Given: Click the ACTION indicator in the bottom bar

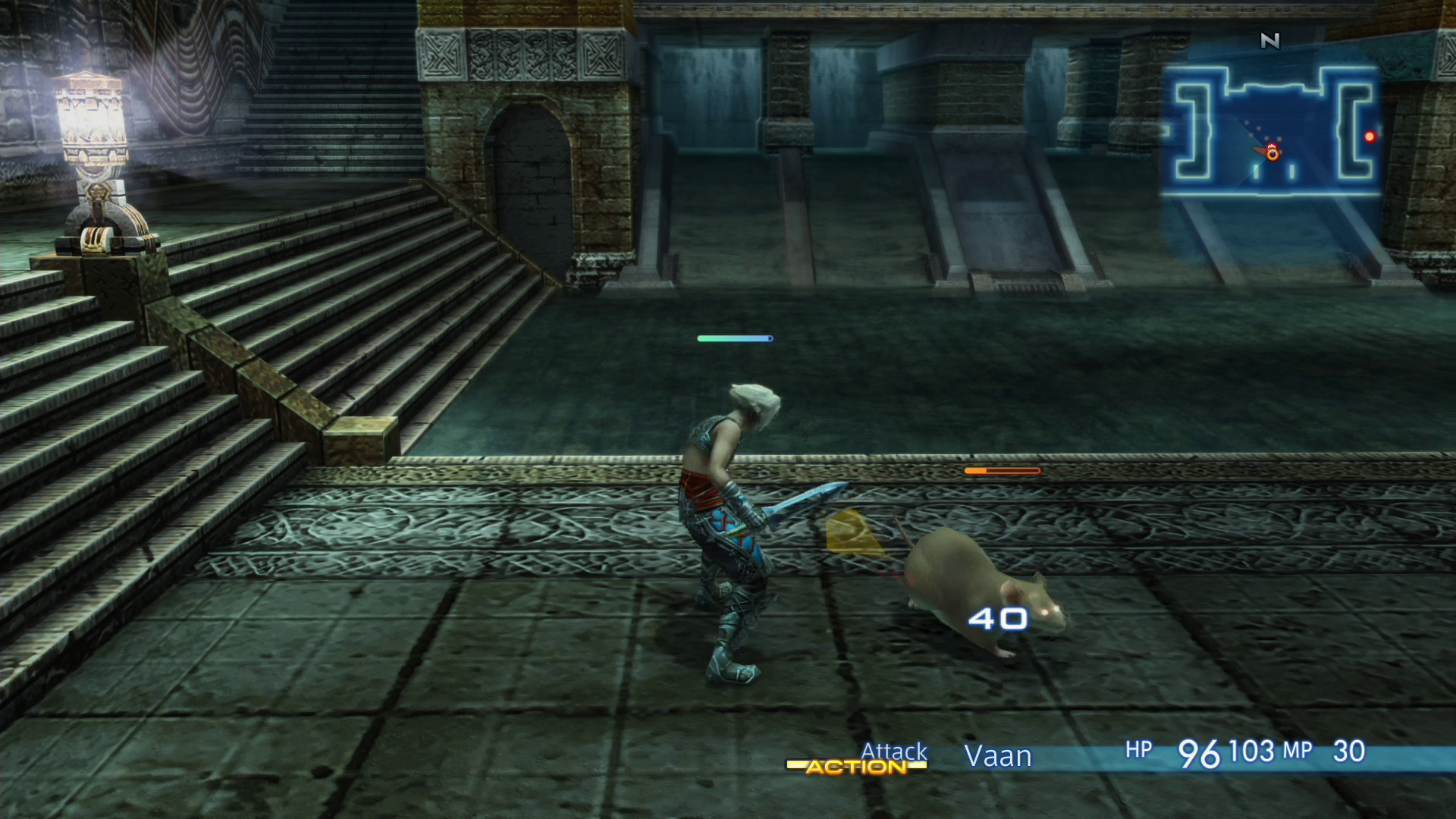Looking at the screenshot, I should 858,768.
